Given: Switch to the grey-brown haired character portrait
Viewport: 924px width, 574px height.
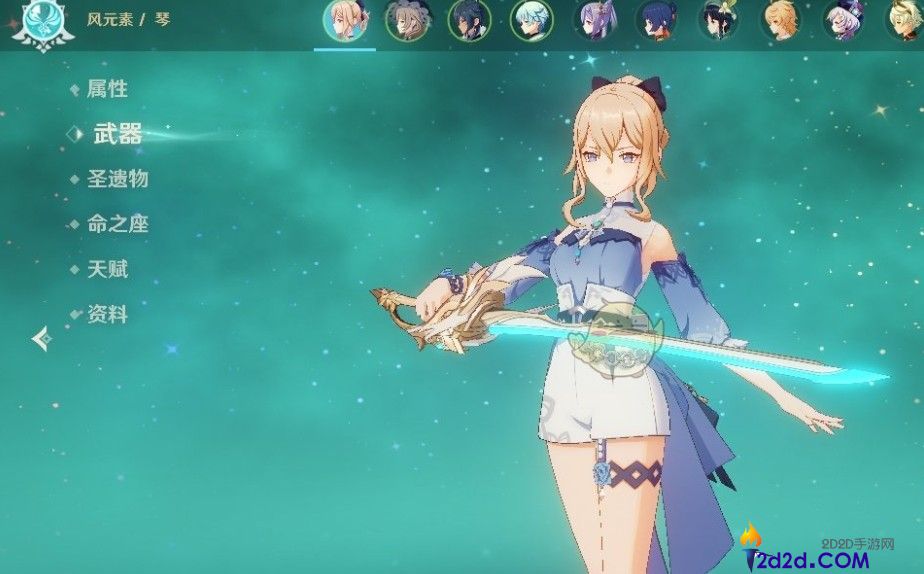Looking at the screenshot, I should [407, 21].
